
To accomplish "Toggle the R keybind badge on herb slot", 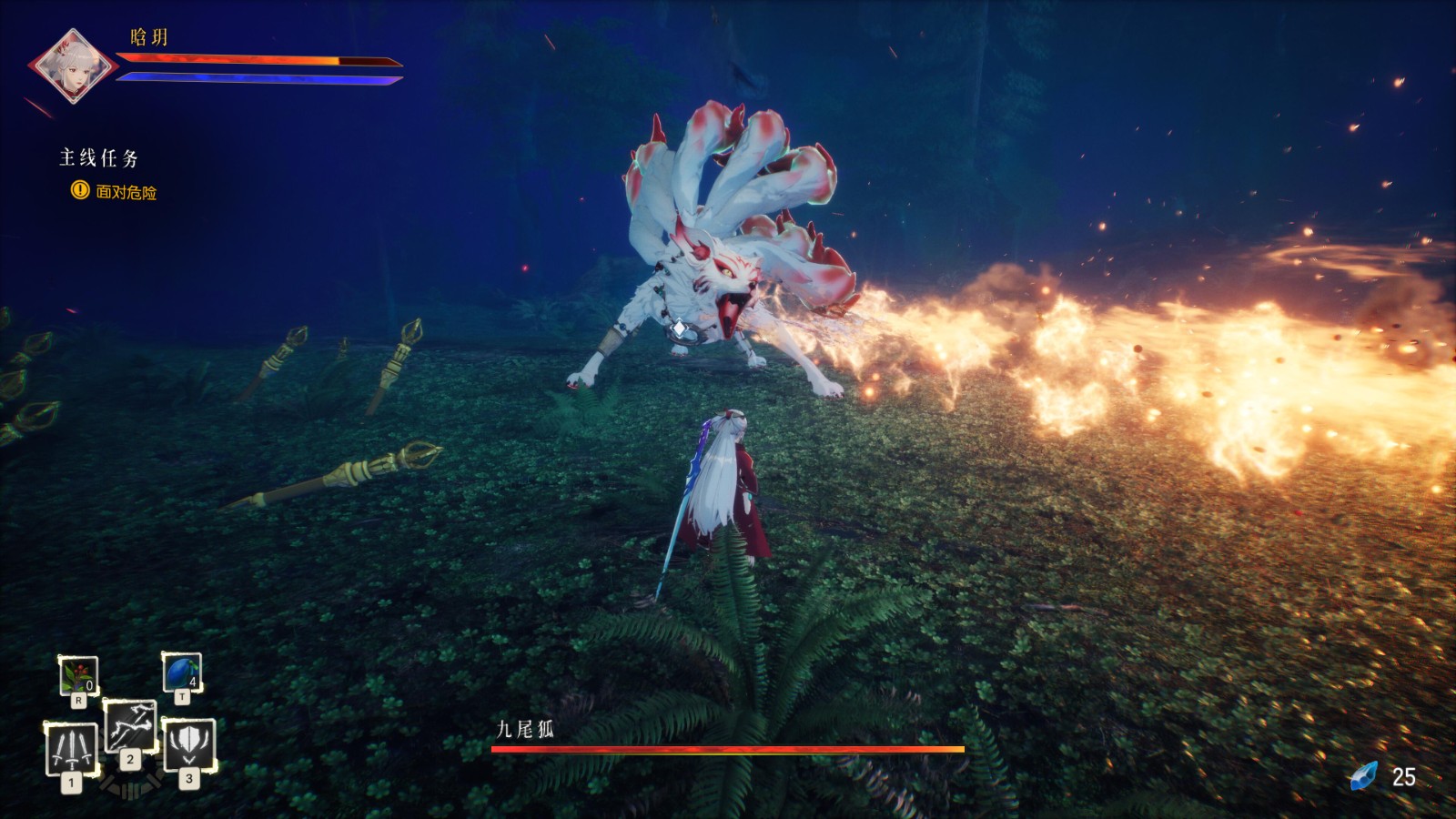I will tap(80, 700).
